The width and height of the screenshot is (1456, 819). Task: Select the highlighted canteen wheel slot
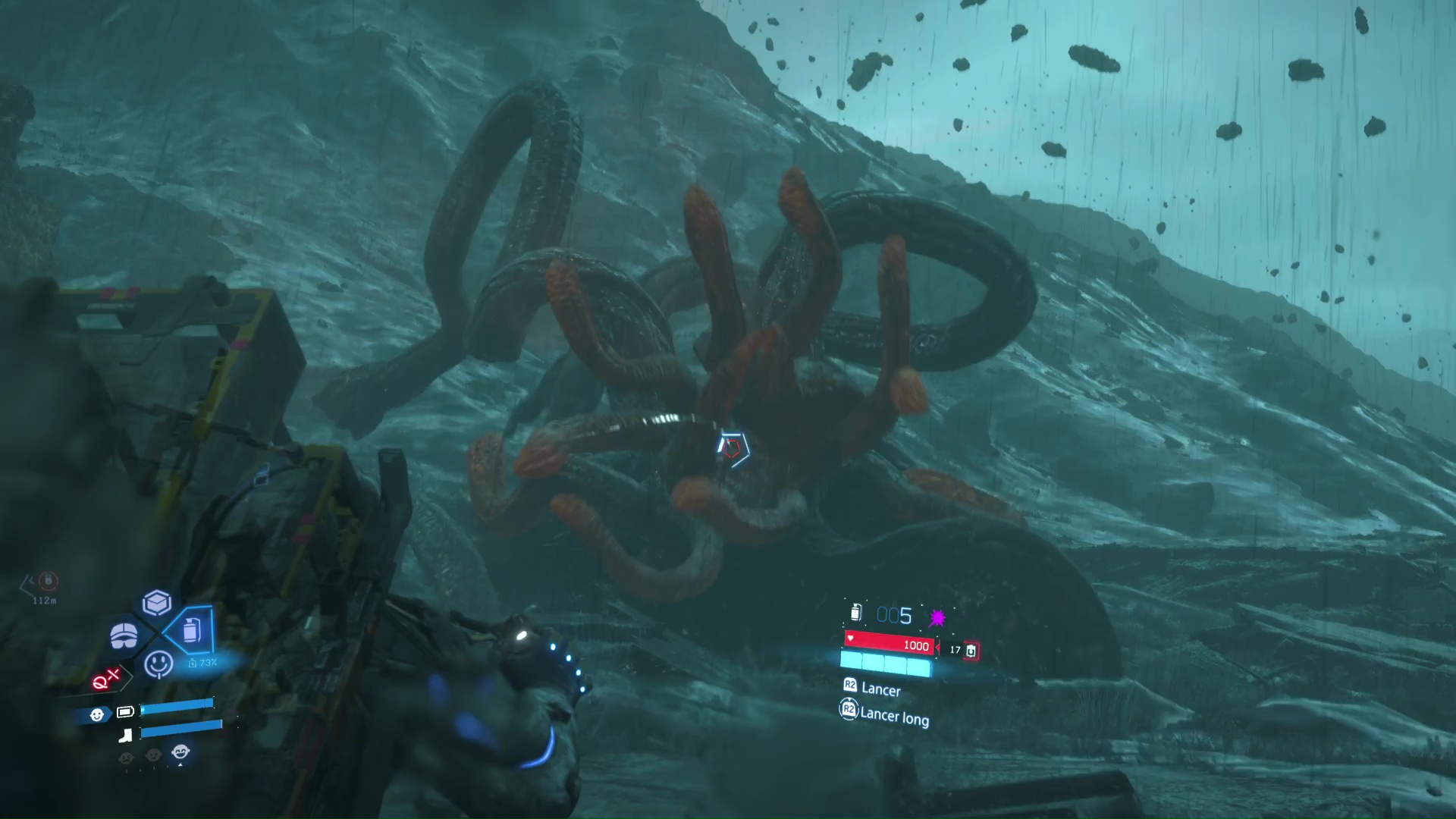tap(190, 629)
